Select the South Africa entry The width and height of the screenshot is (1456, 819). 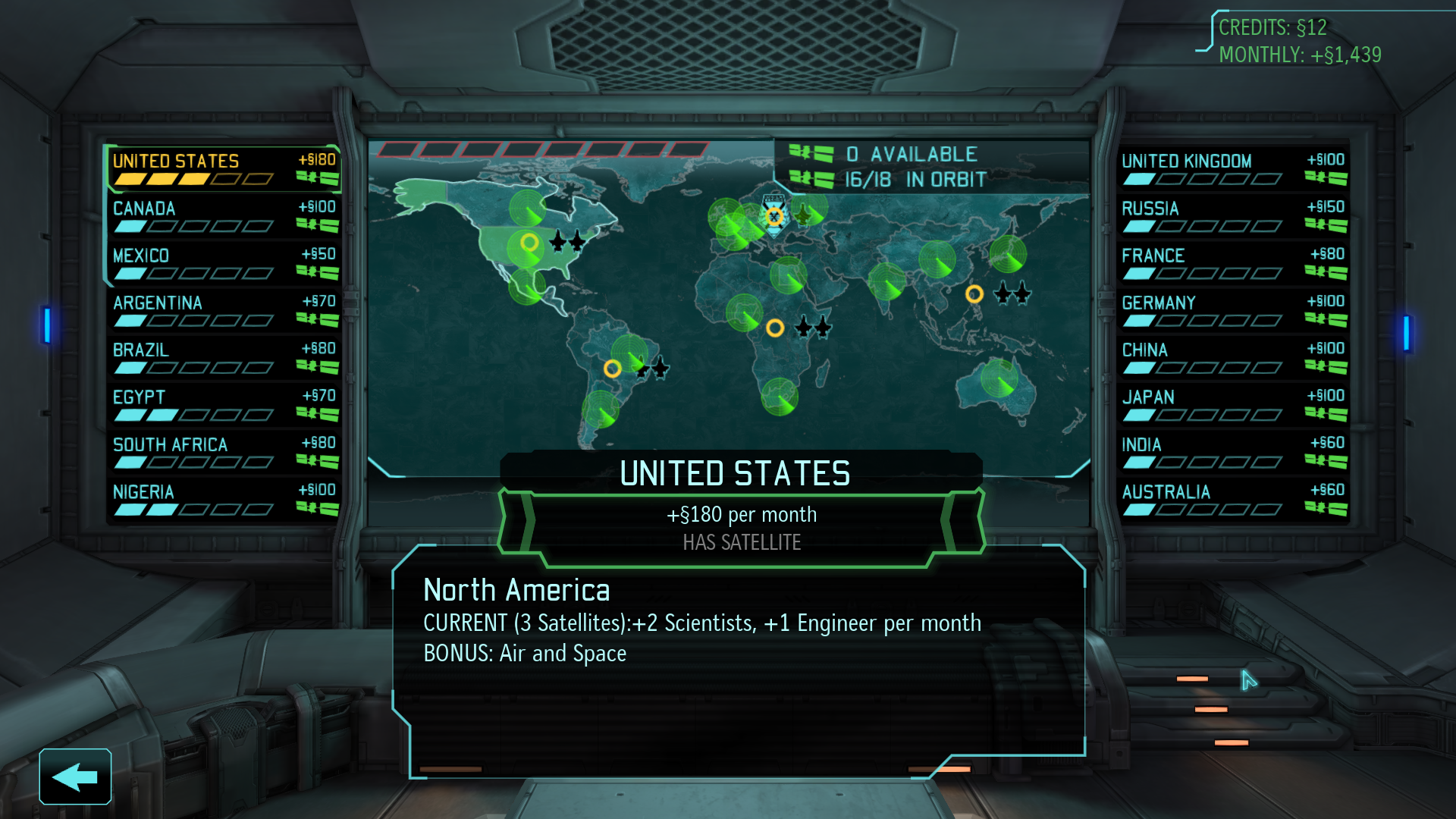tap(224, 453)
